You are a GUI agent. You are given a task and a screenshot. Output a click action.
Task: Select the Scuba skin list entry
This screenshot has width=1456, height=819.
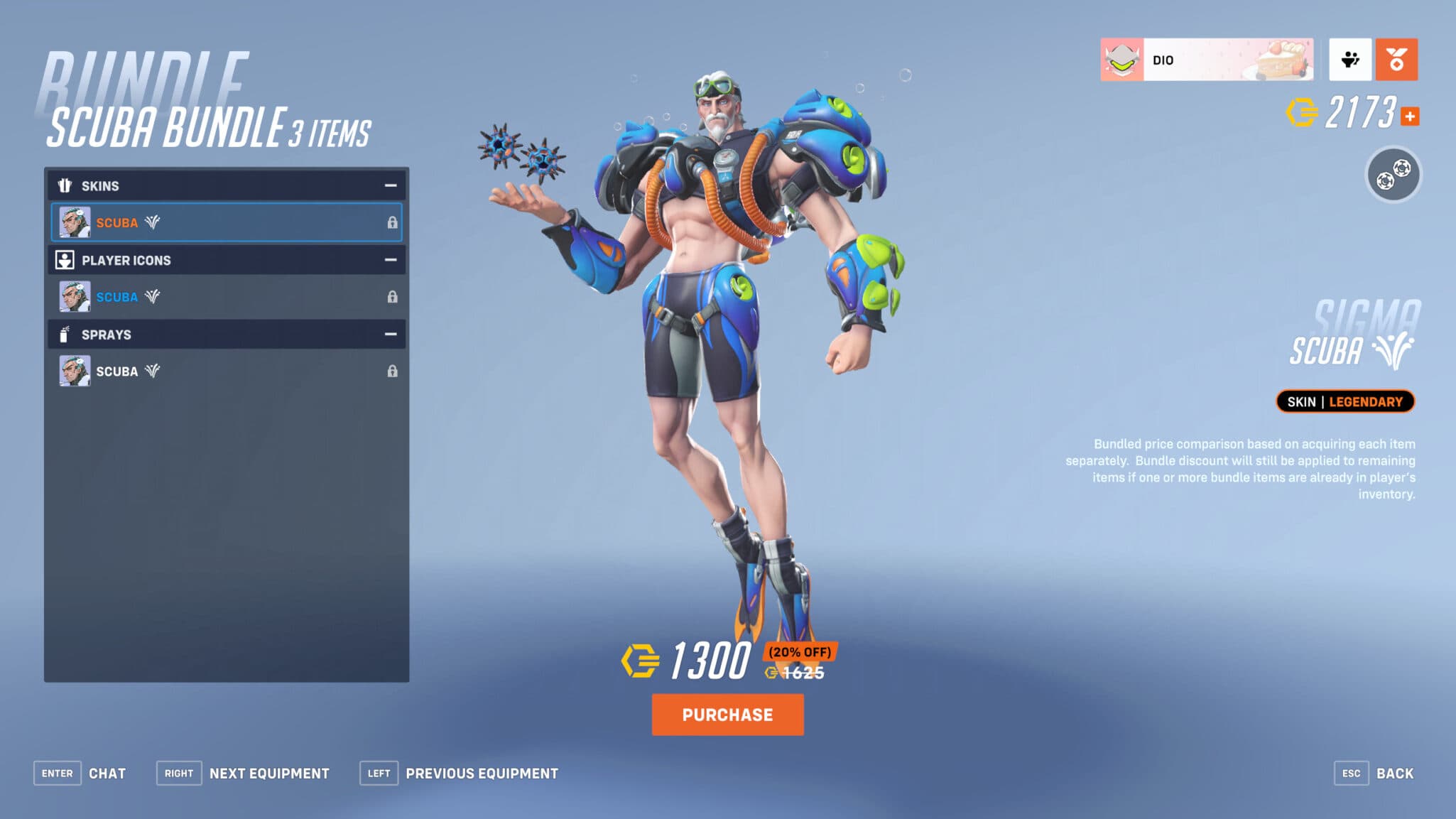click(213, 222)
